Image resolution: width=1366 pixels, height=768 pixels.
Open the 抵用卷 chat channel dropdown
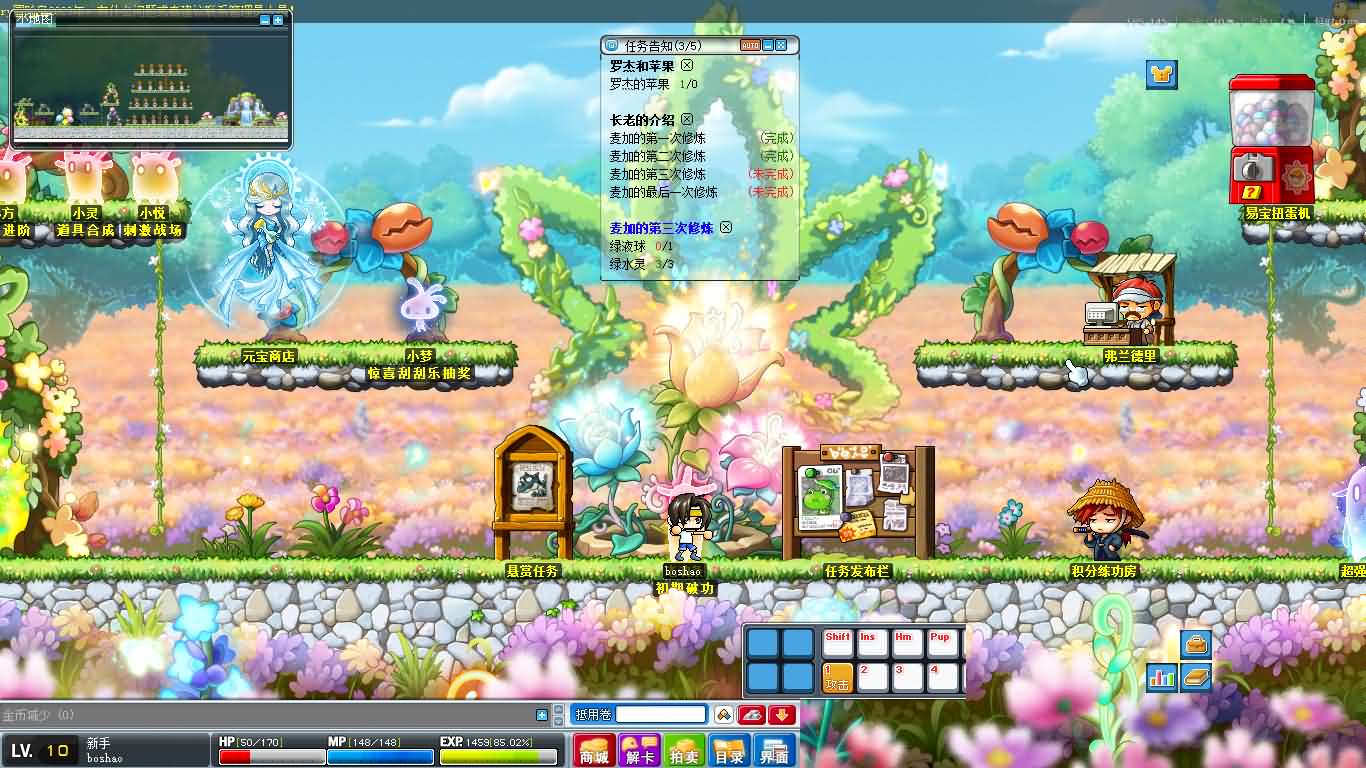coord(593,714)
